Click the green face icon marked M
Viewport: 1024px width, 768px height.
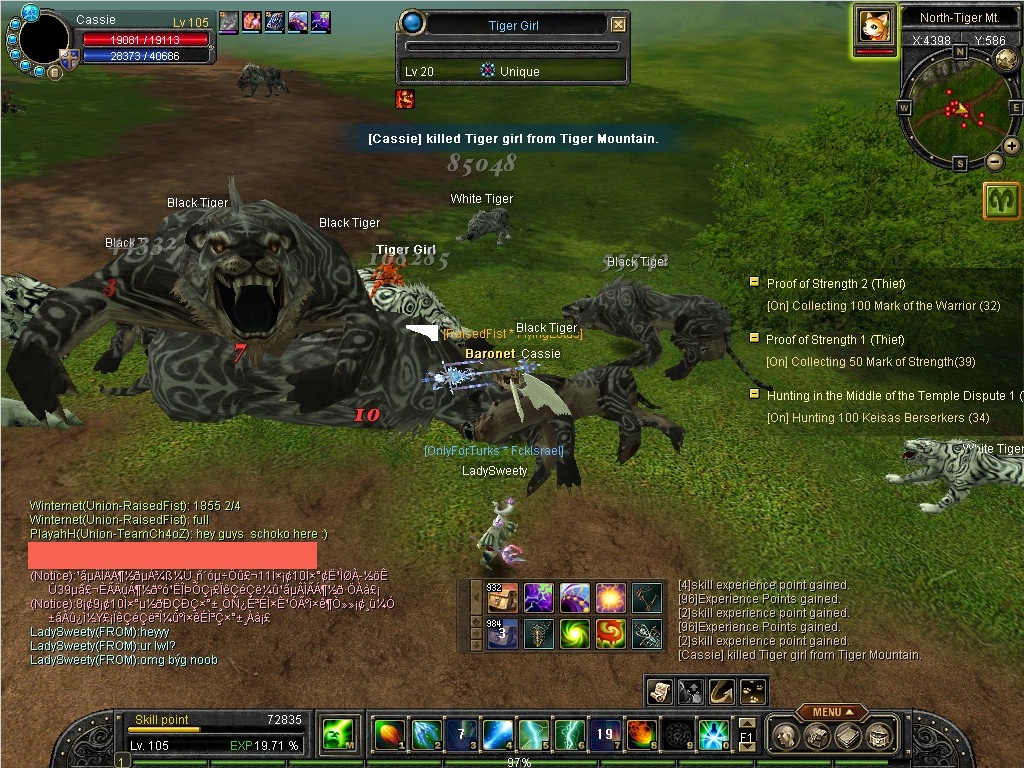337,735
